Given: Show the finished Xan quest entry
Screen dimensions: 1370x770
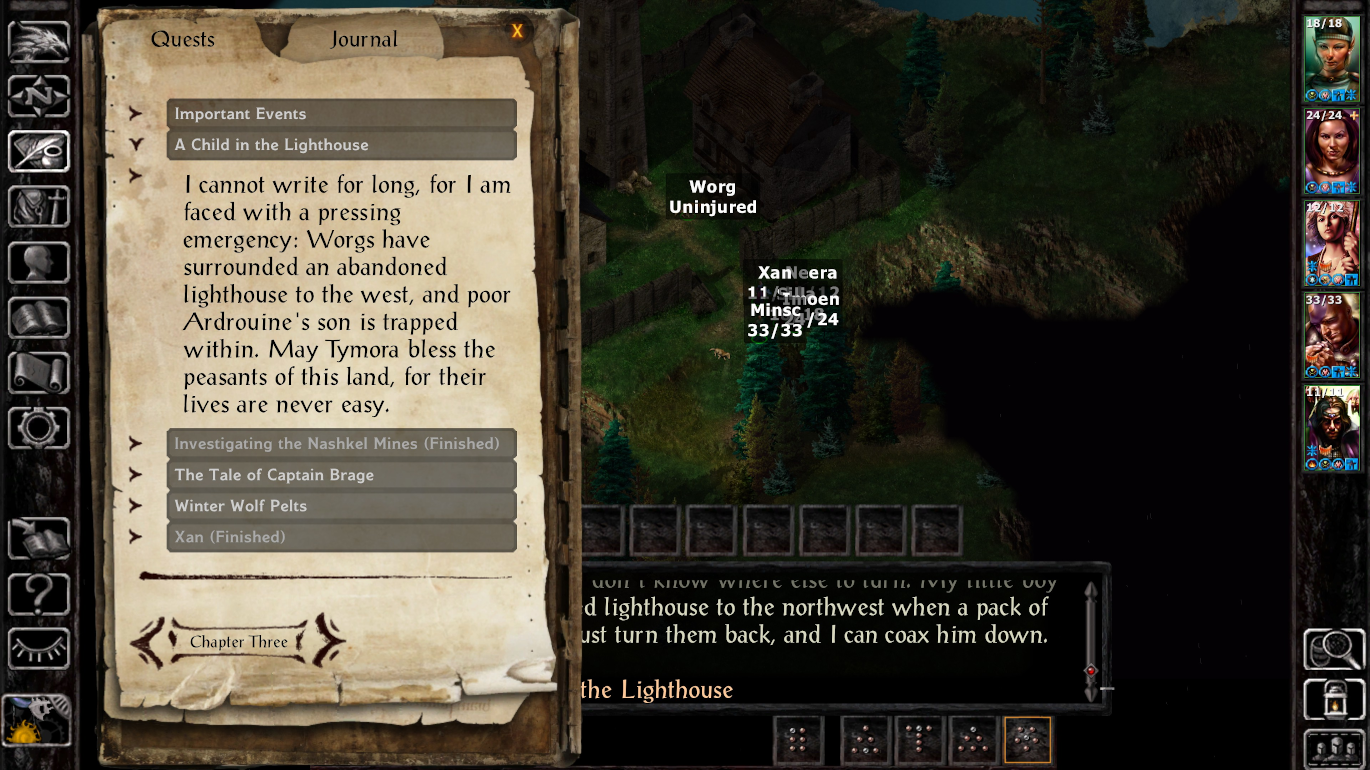Looking at the screenshot, I should pos(341,537).
